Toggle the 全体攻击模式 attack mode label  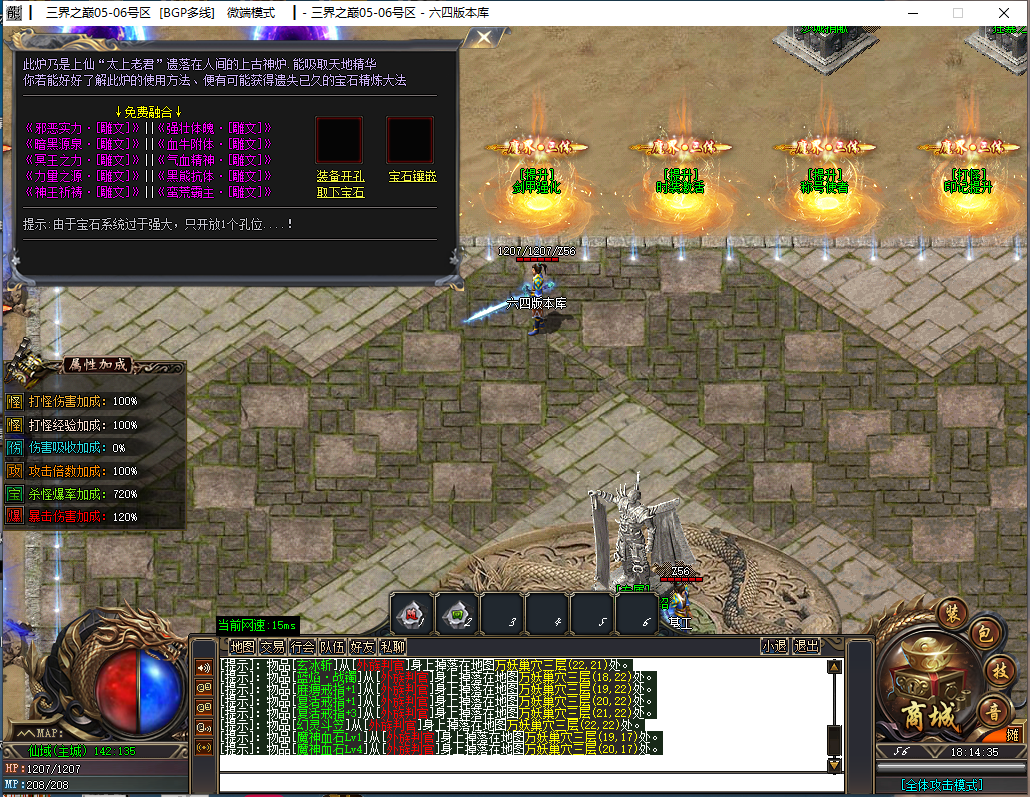pos(941,786)
